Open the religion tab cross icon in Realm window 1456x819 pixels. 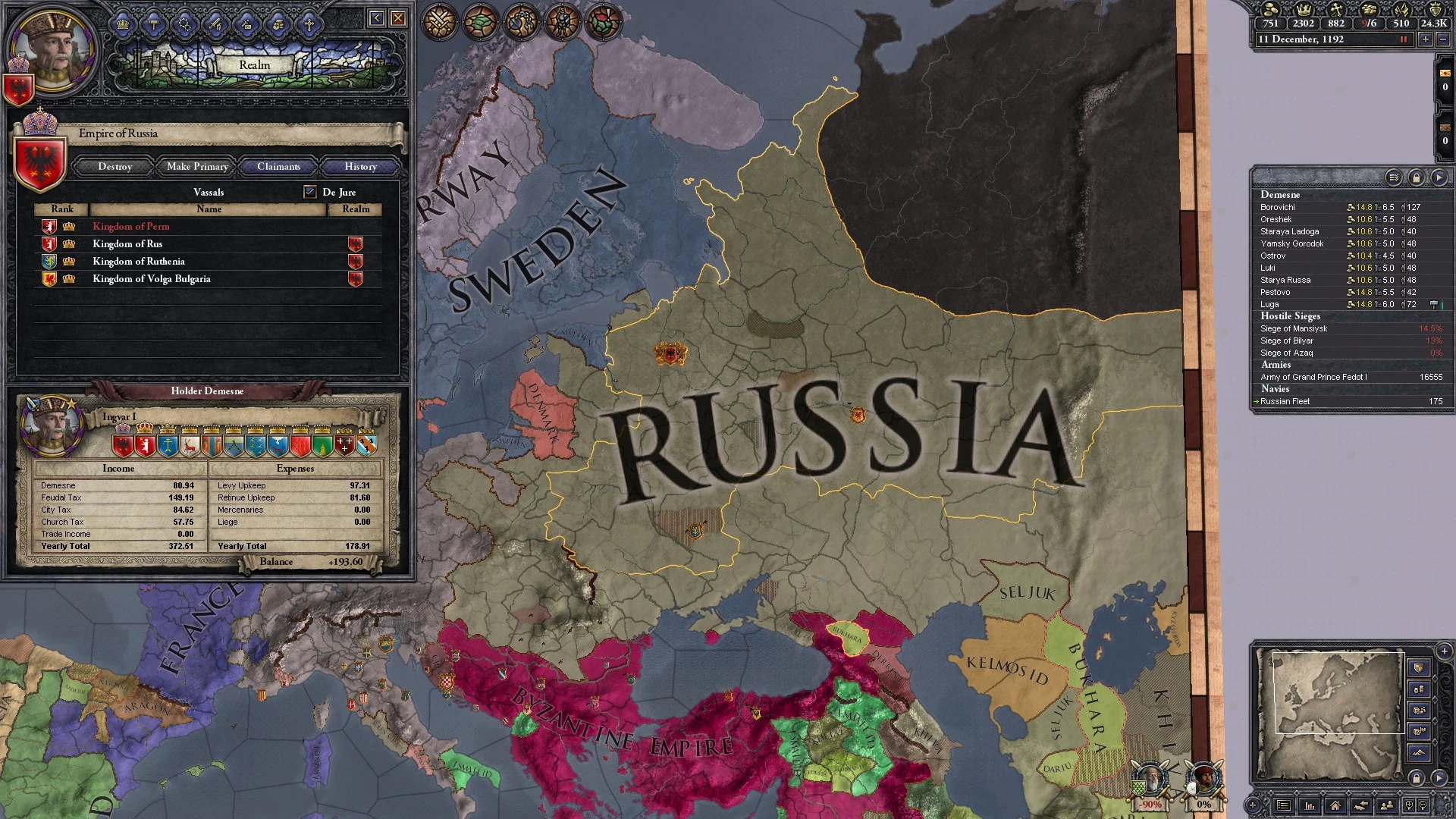(x=309, y=24)
